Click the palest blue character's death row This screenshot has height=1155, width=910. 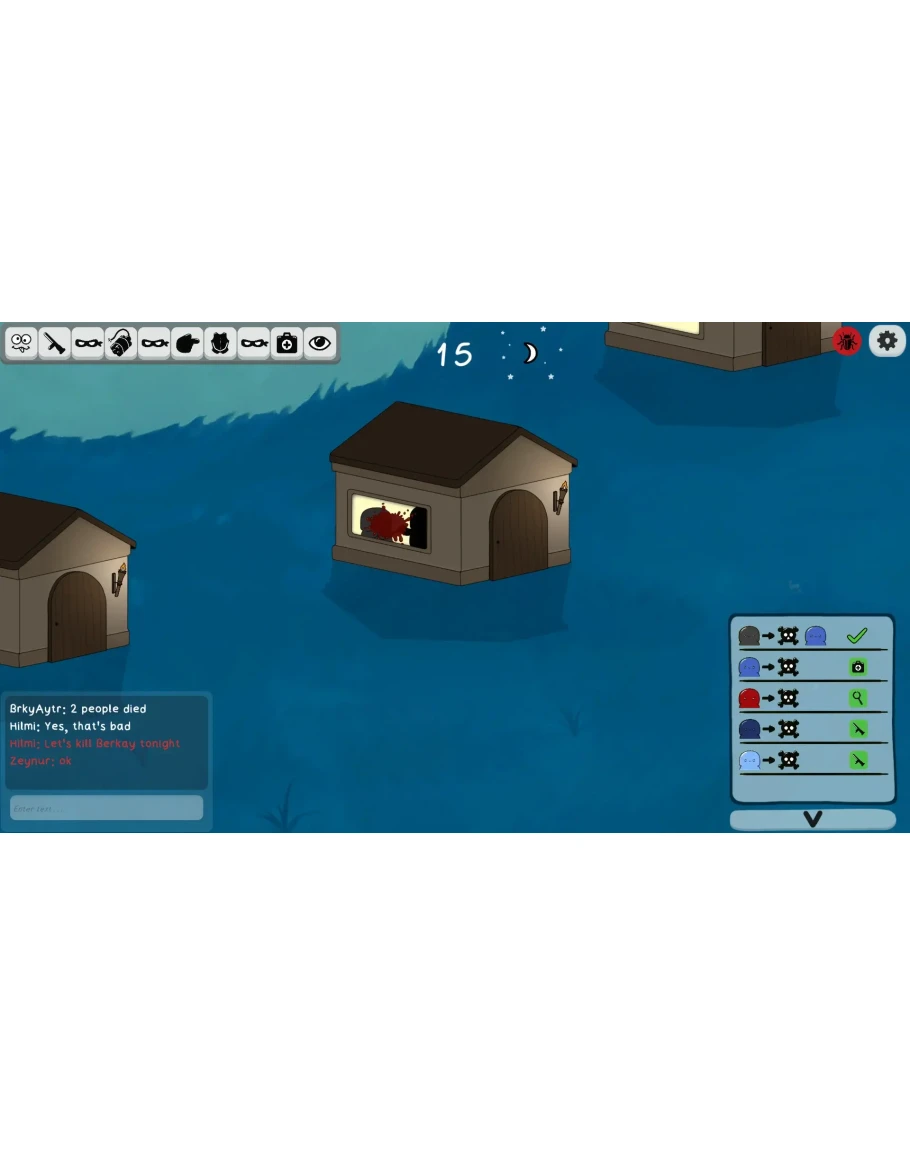pos(812,761)
